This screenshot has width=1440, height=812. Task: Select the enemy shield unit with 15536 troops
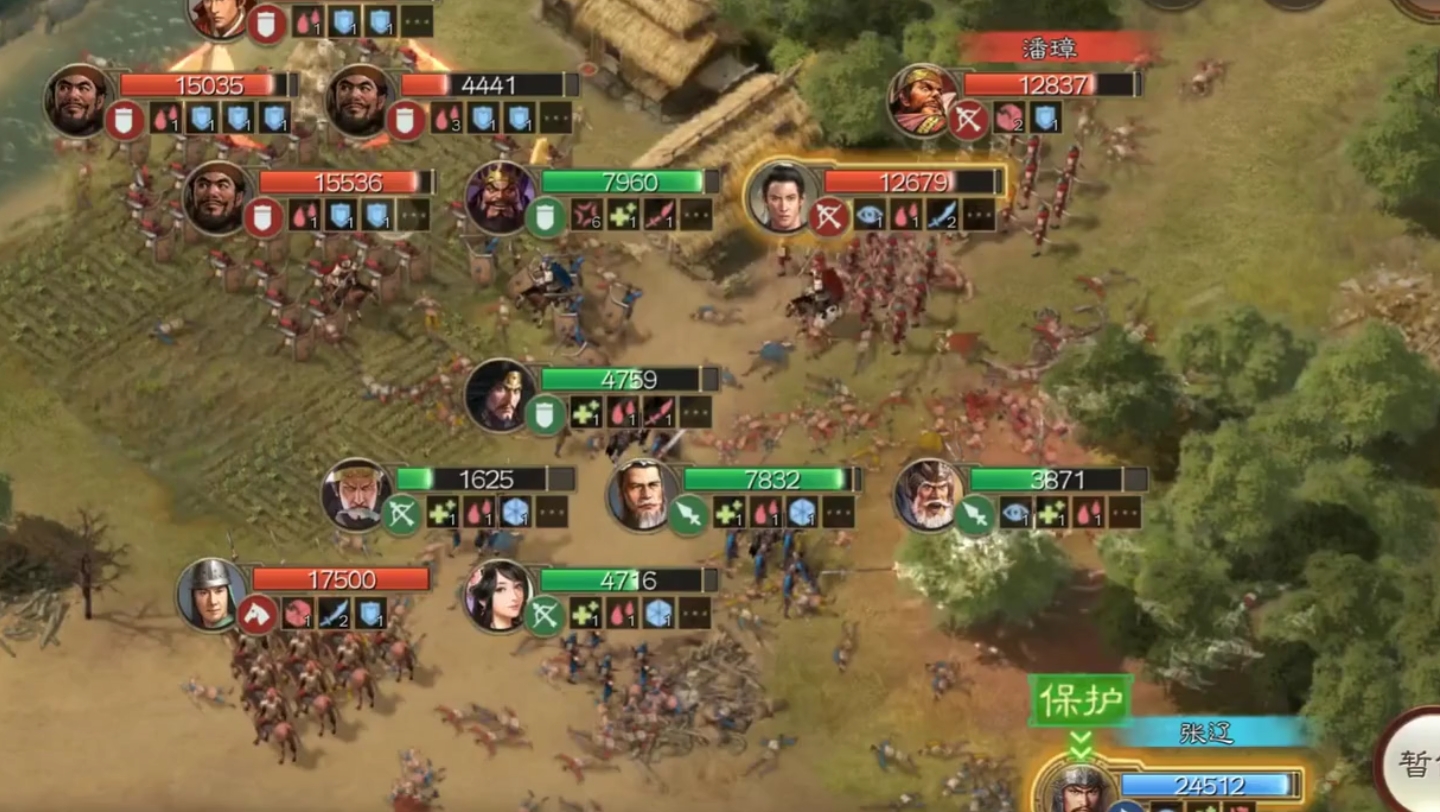[x=218, y=197]
